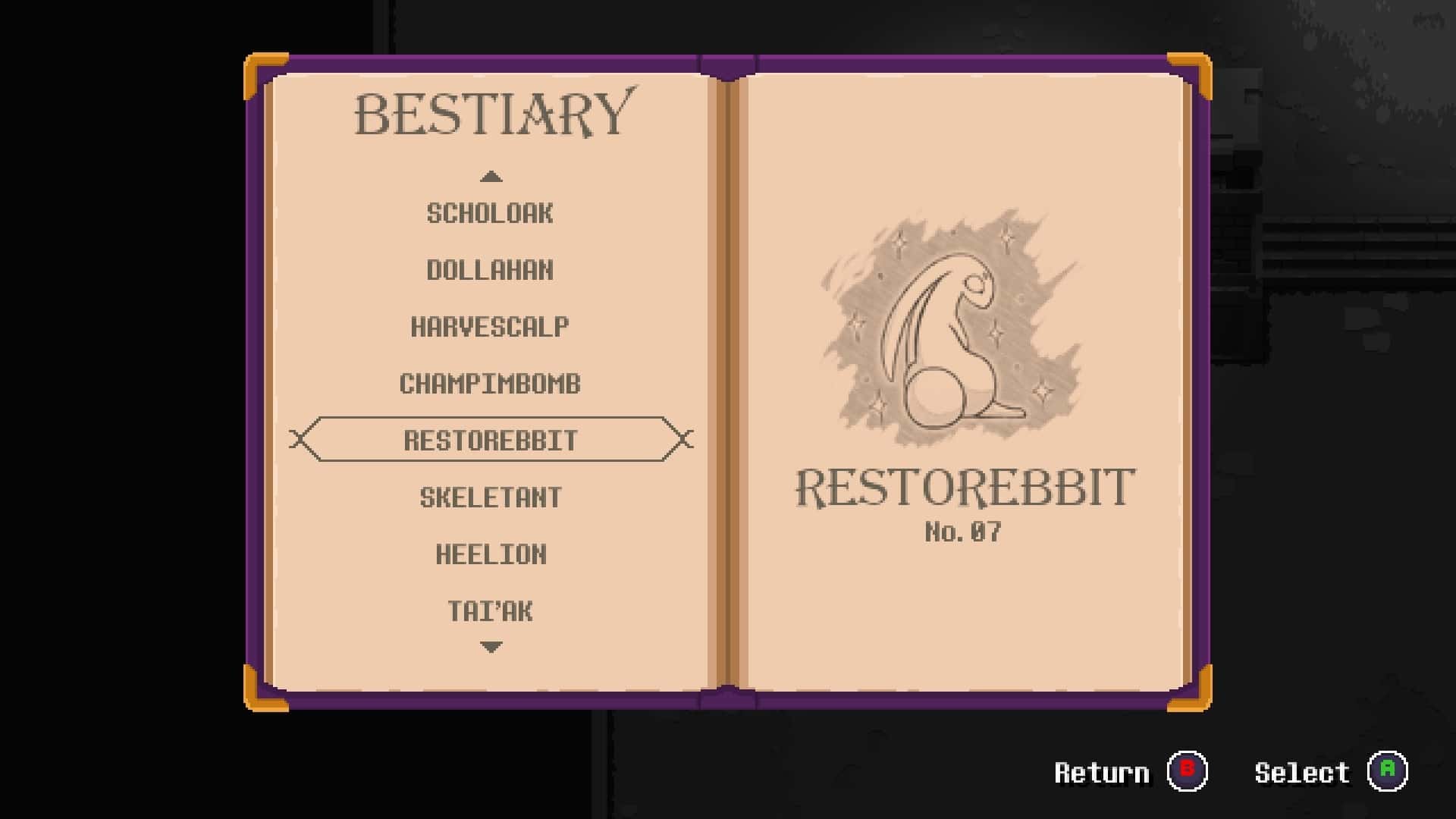
Task: Click the CHAMPIMBOMB list entry
Action: tap(491, 384)
